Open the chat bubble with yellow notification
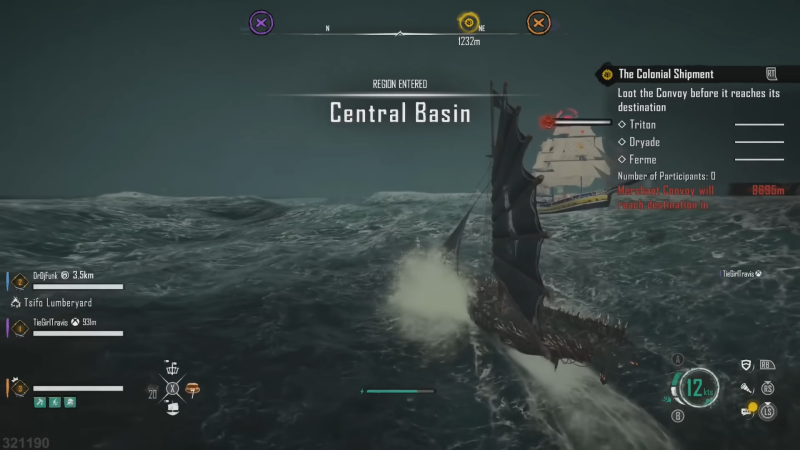This screenshot has width=800, height=450. [x=748, y=408]
